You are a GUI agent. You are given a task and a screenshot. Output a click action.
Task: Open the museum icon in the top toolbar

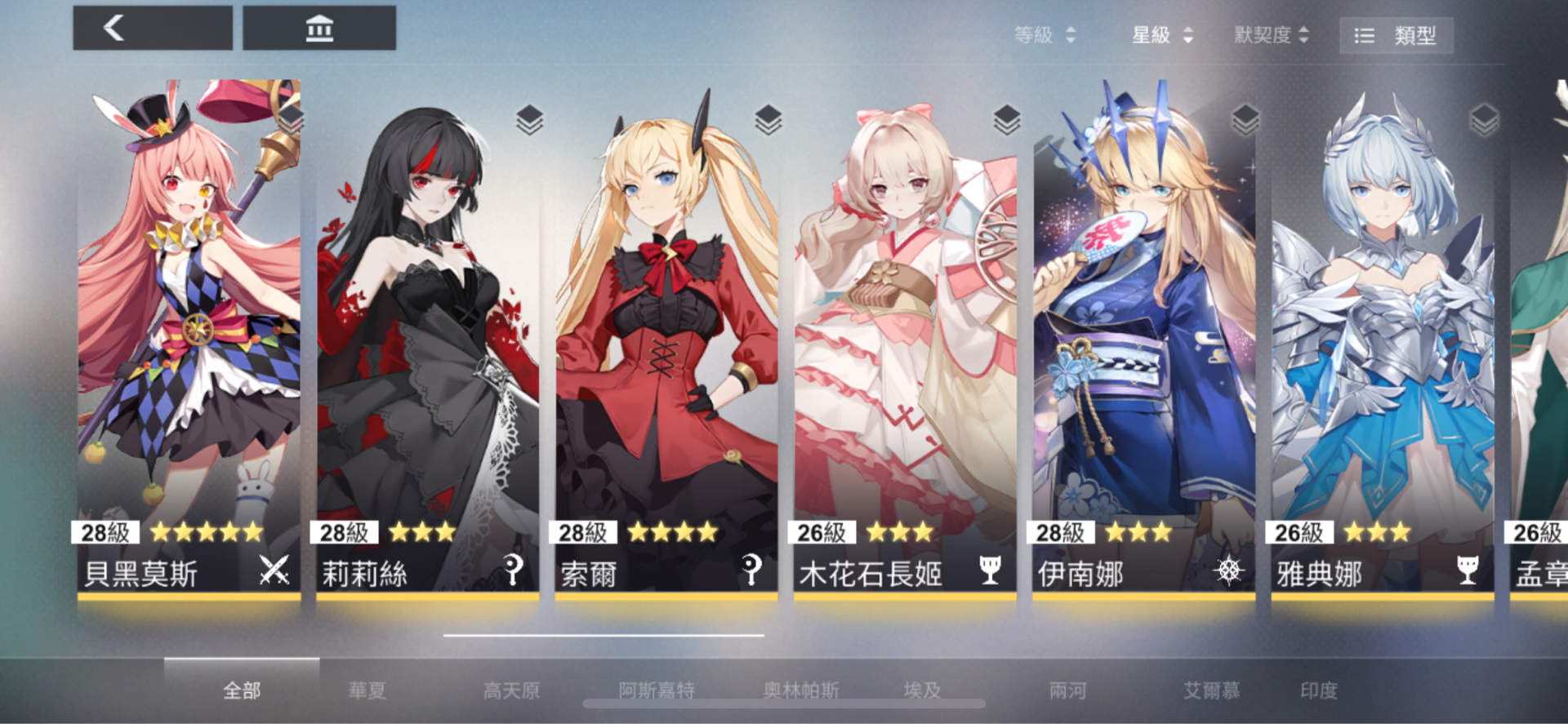(x=319, y=27)
